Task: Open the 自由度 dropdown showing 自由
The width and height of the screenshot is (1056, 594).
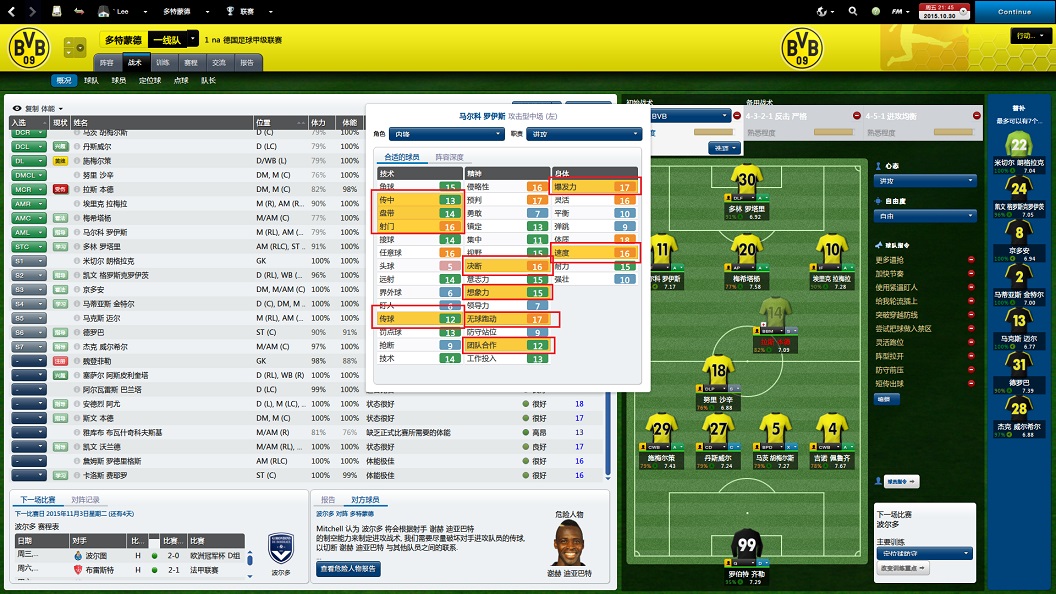Action: (925, 215)
